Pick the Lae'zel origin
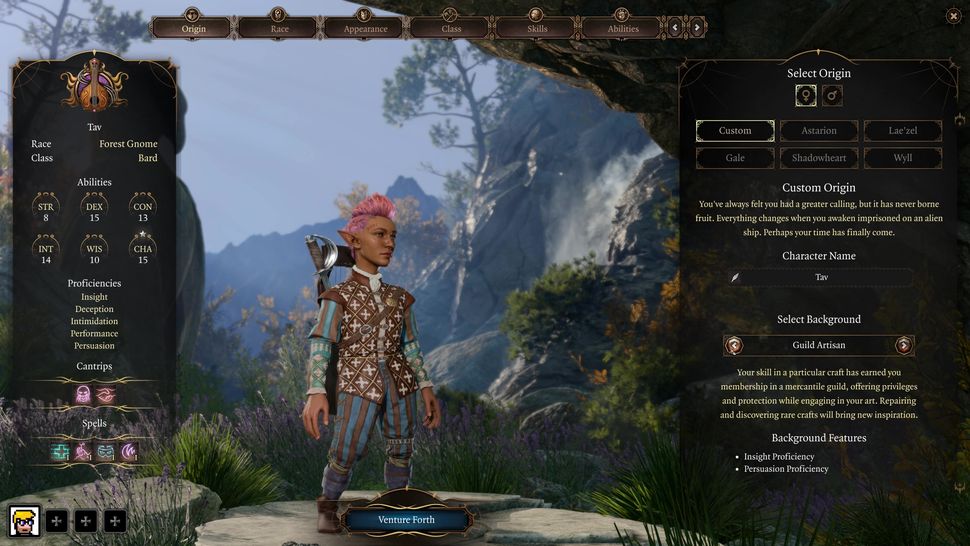Viewport: 970px width, 546px height. tap(902, 131)
